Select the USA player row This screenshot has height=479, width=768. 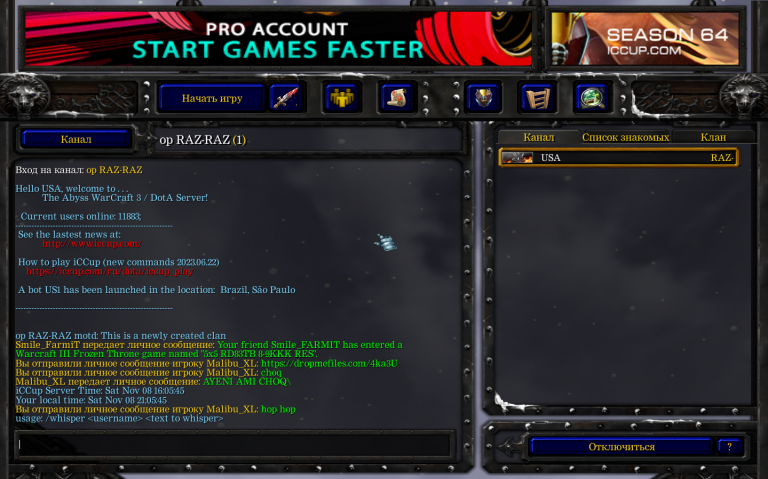pos(618,157)
